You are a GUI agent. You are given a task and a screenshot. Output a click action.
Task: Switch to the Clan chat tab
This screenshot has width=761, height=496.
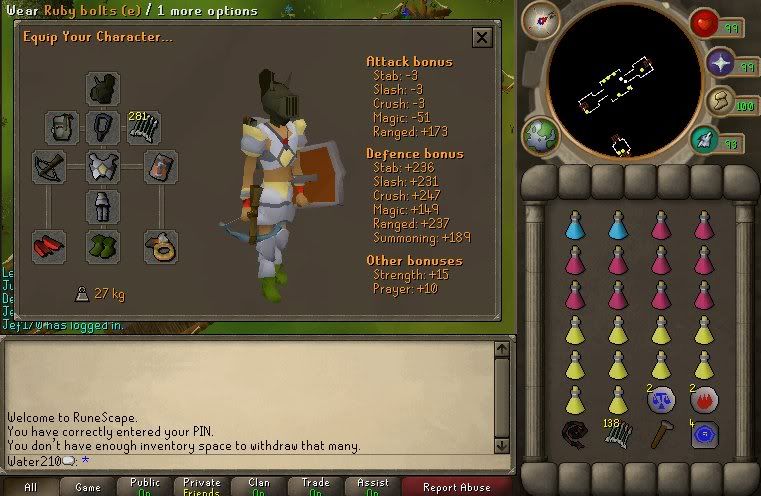pyautogui.click(x=259, y=487)
